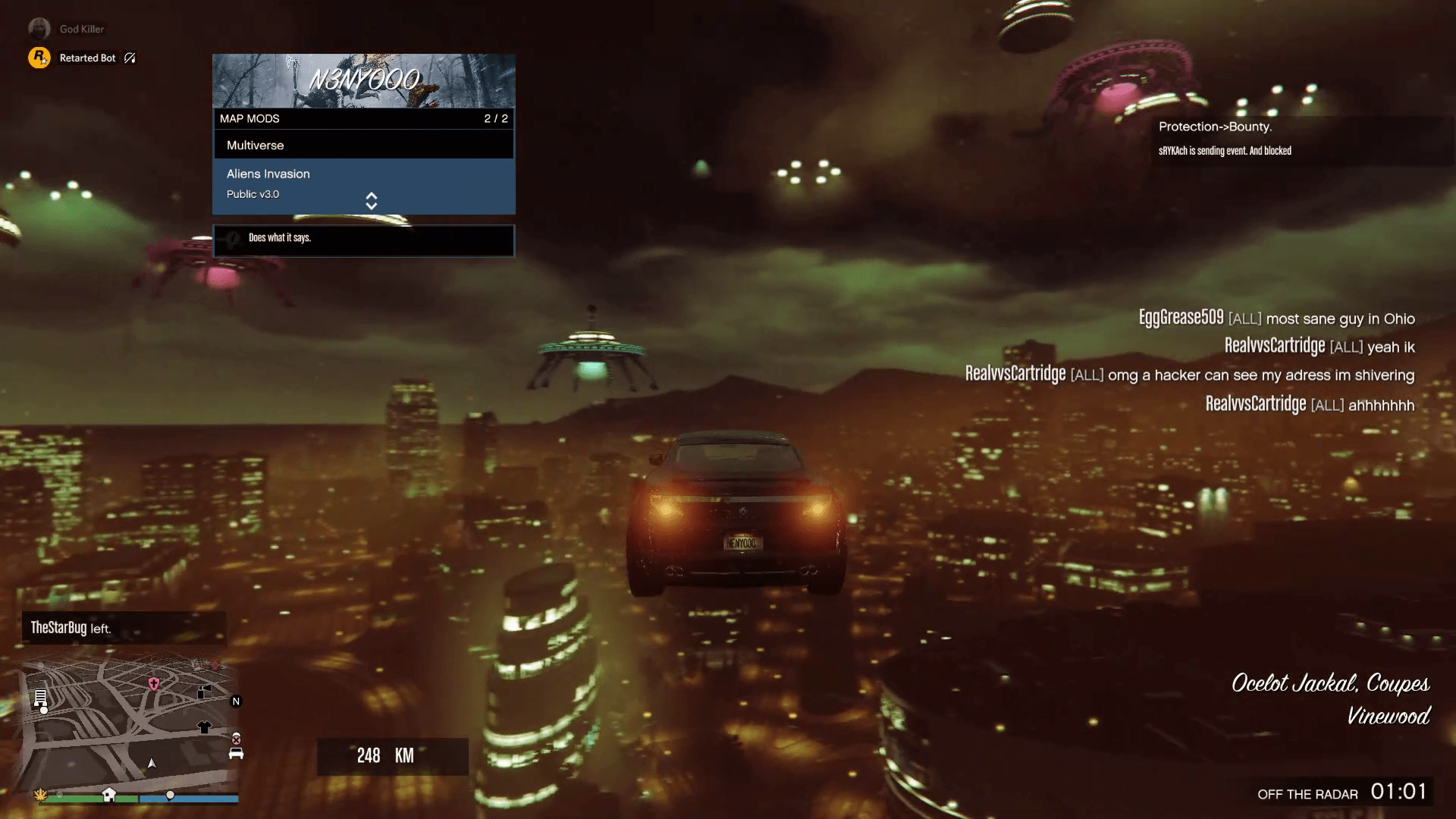The image size is (1456, 819).
Task: Click the God Killer player name
Action: click(x=82, y=28)
